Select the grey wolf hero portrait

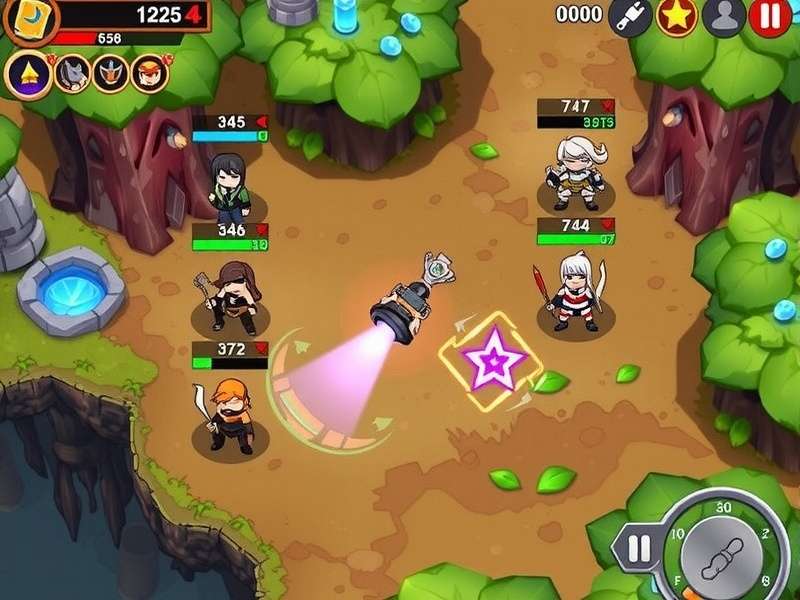tap(72, 72)
